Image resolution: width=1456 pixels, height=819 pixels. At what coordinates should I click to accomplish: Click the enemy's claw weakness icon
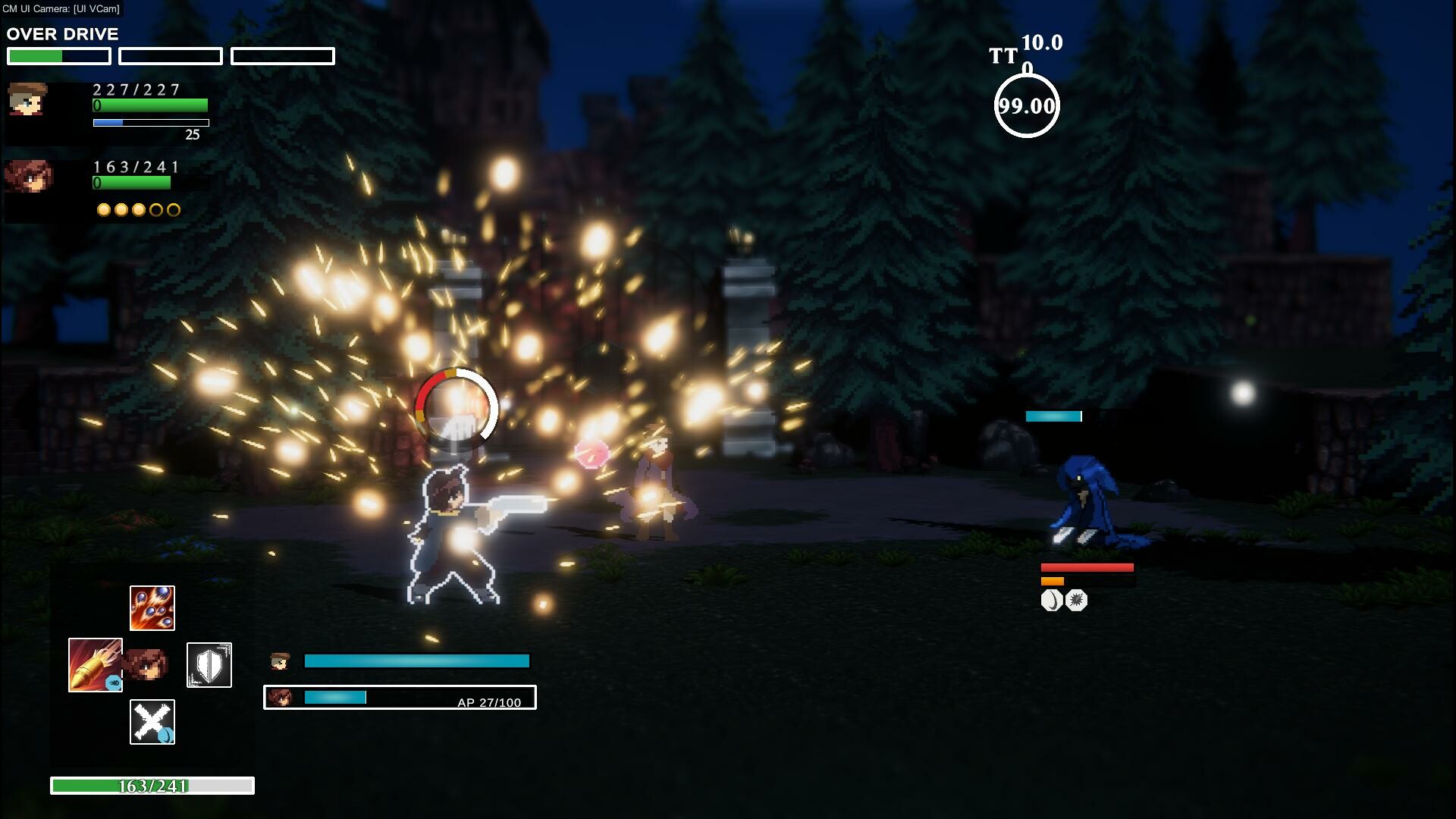[1050, 599]
